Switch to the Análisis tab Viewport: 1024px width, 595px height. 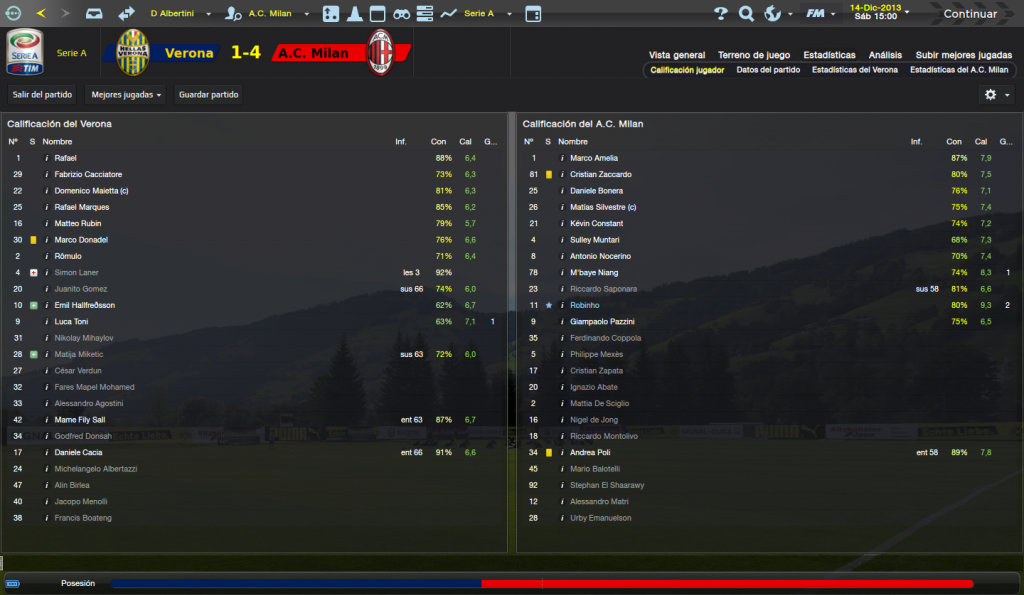[885, 55]
